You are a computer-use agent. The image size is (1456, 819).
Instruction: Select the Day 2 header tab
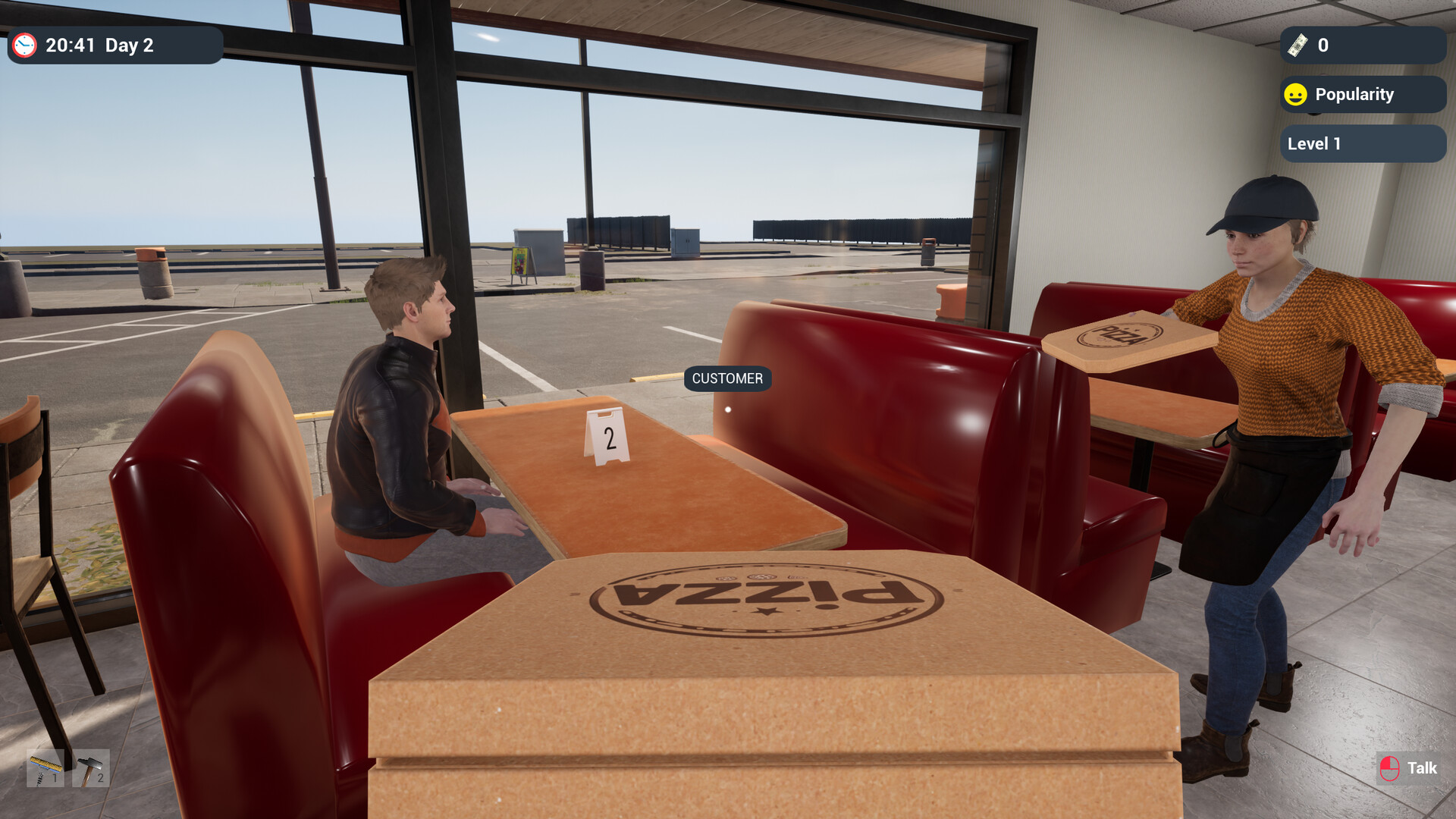click(x=129, y=45)
